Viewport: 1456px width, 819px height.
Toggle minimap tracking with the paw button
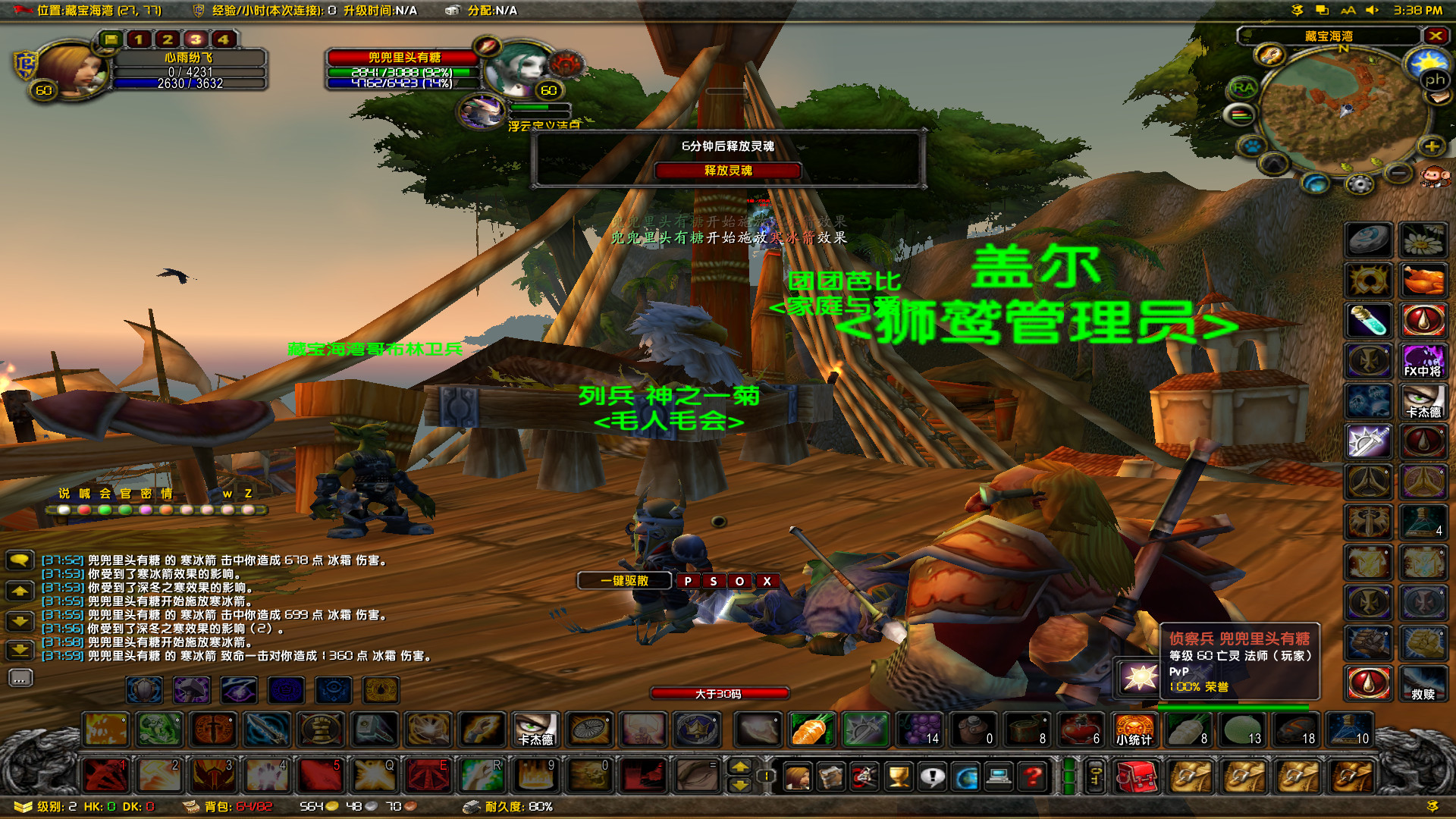coord(1251,147)
